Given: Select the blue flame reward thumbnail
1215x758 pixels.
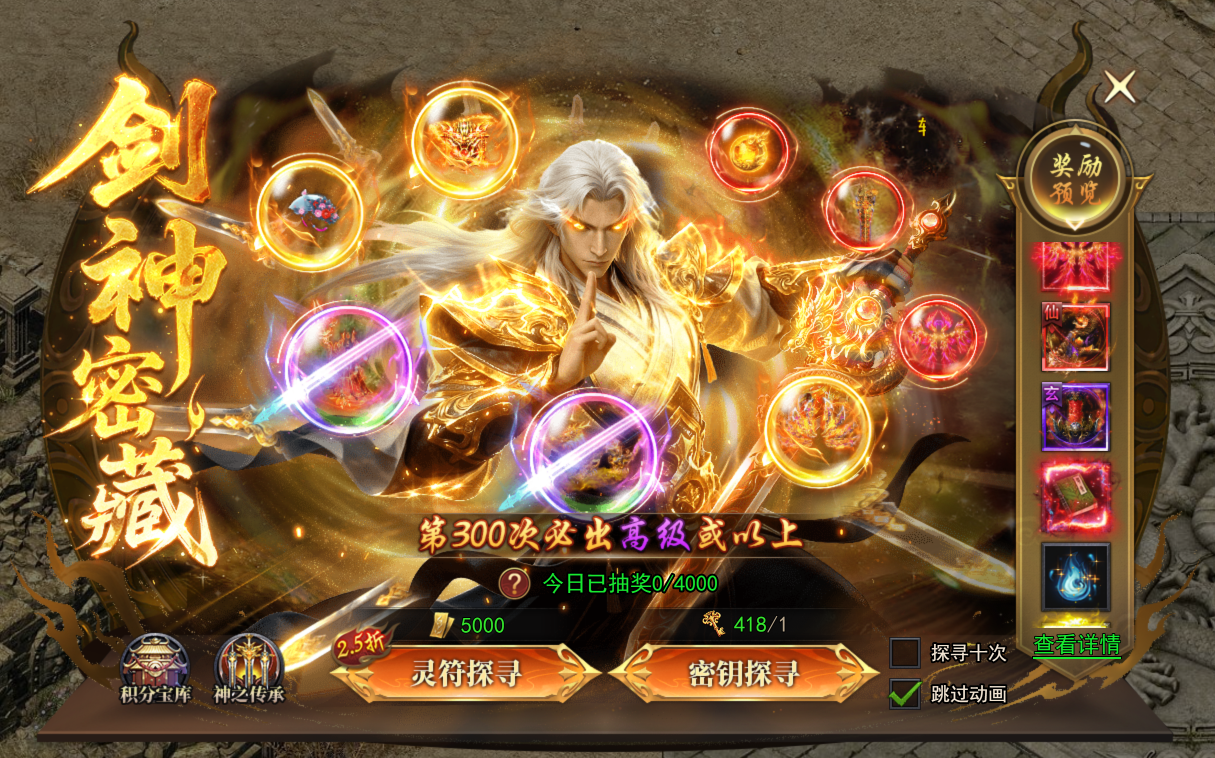Looking at the screenshot, I should tap(1076, 576).
